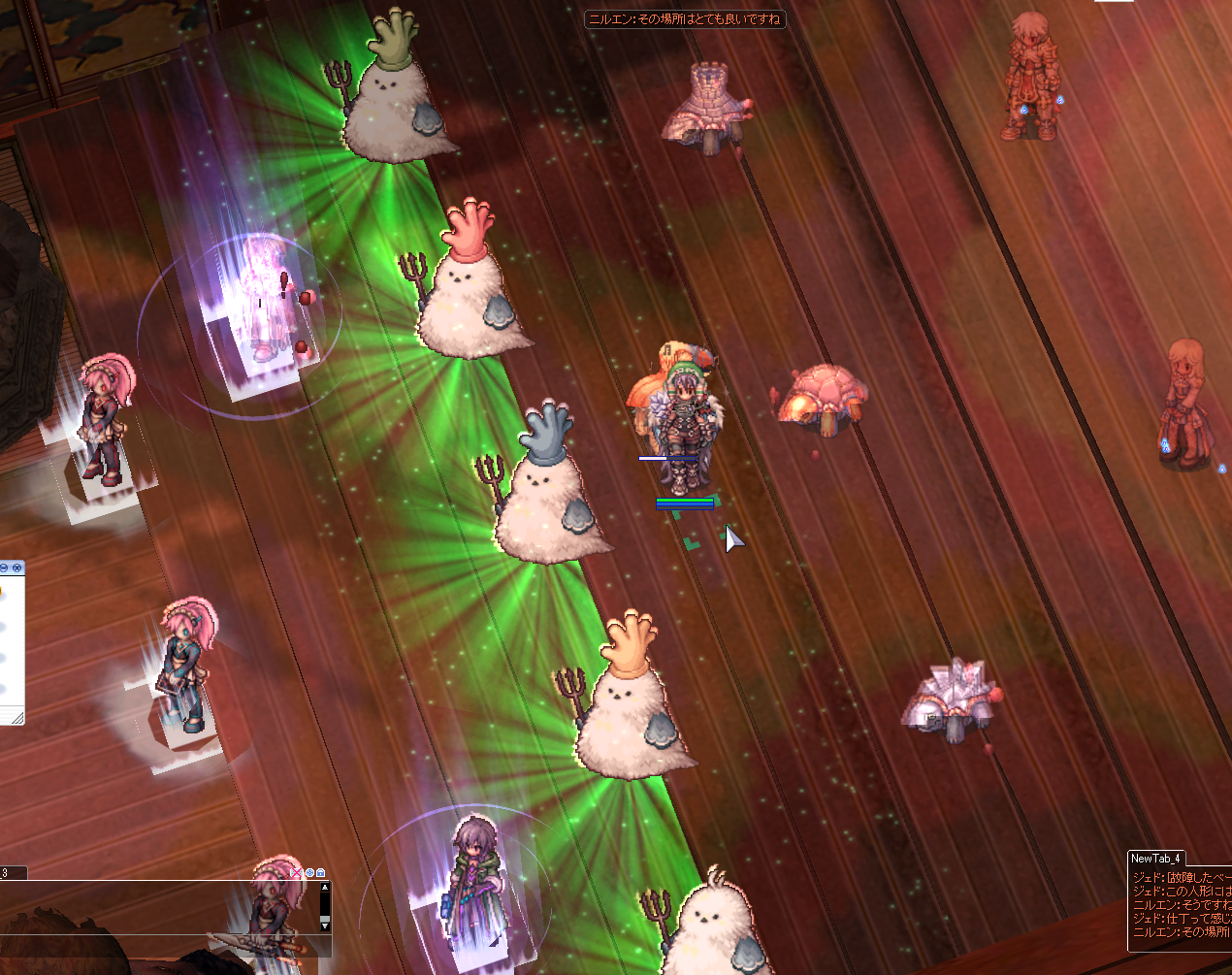Minimize the small white window at the left edge

5,567
